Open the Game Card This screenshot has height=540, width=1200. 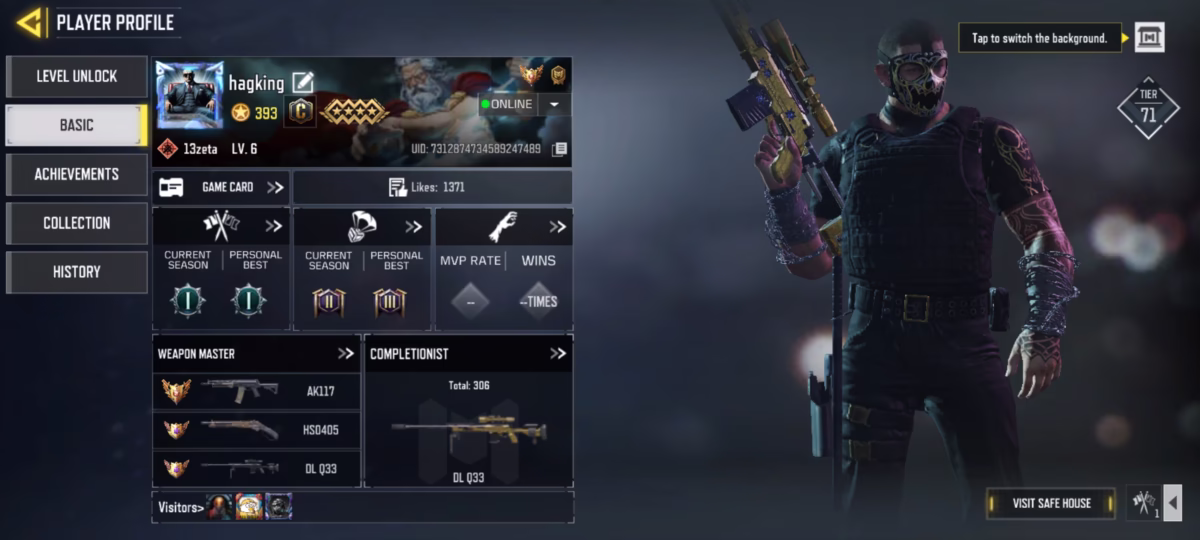coord(222,187)
